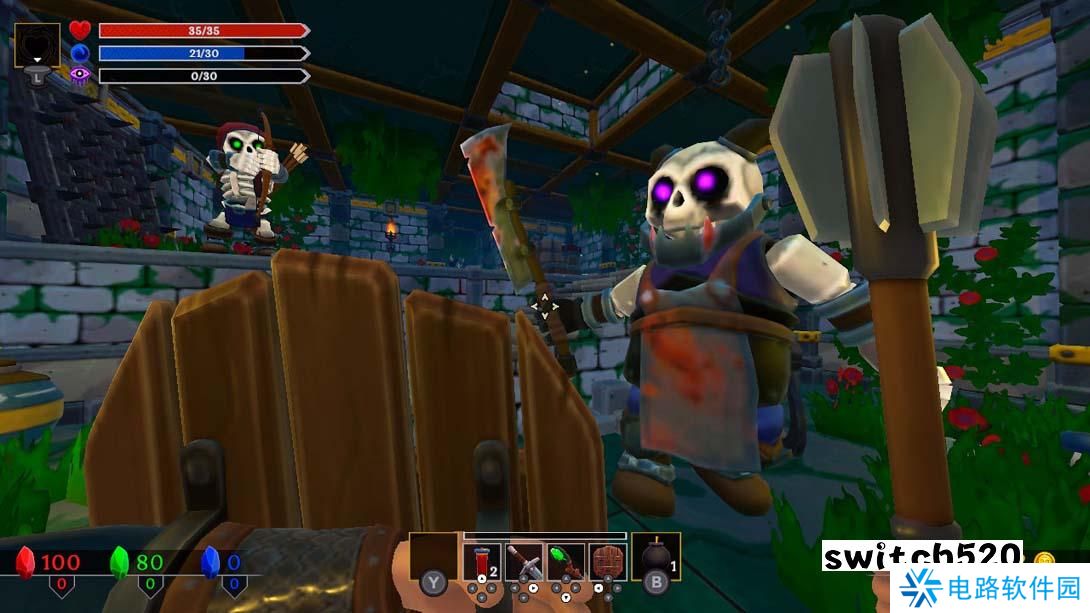Select the bomb item slot

point(656,558)
